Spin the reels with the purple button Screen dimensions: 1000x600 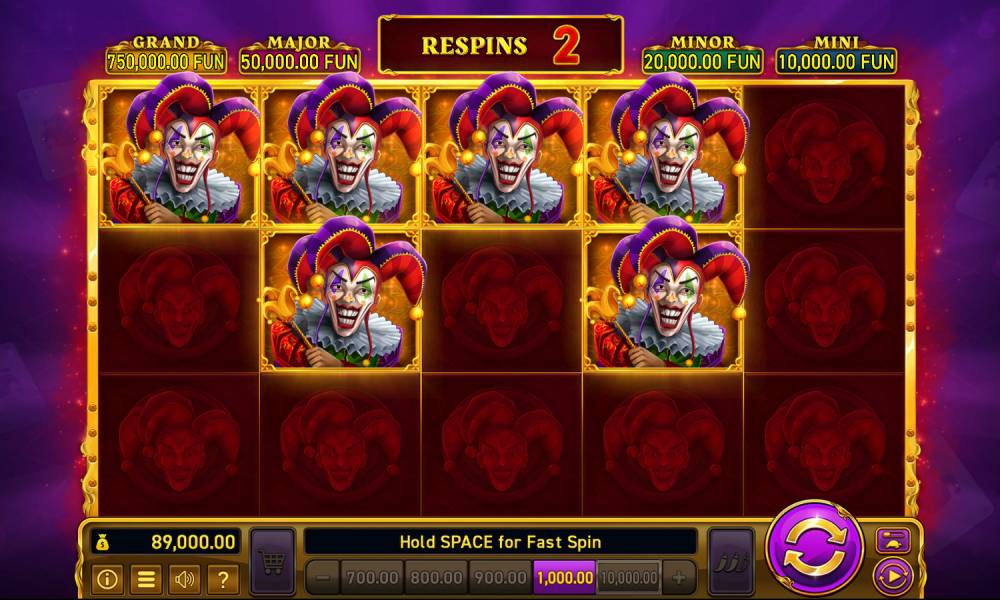pos(814,547)
